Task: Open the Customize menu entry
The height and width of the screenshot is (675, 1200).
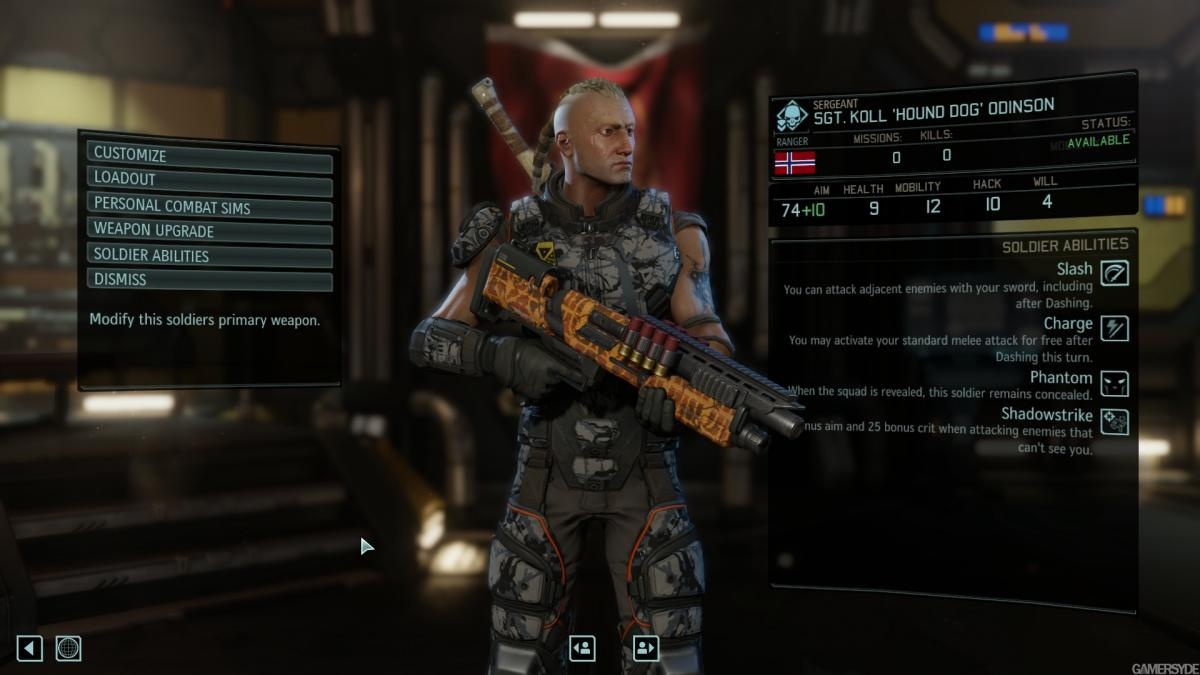Action: (x=209, y=155)
